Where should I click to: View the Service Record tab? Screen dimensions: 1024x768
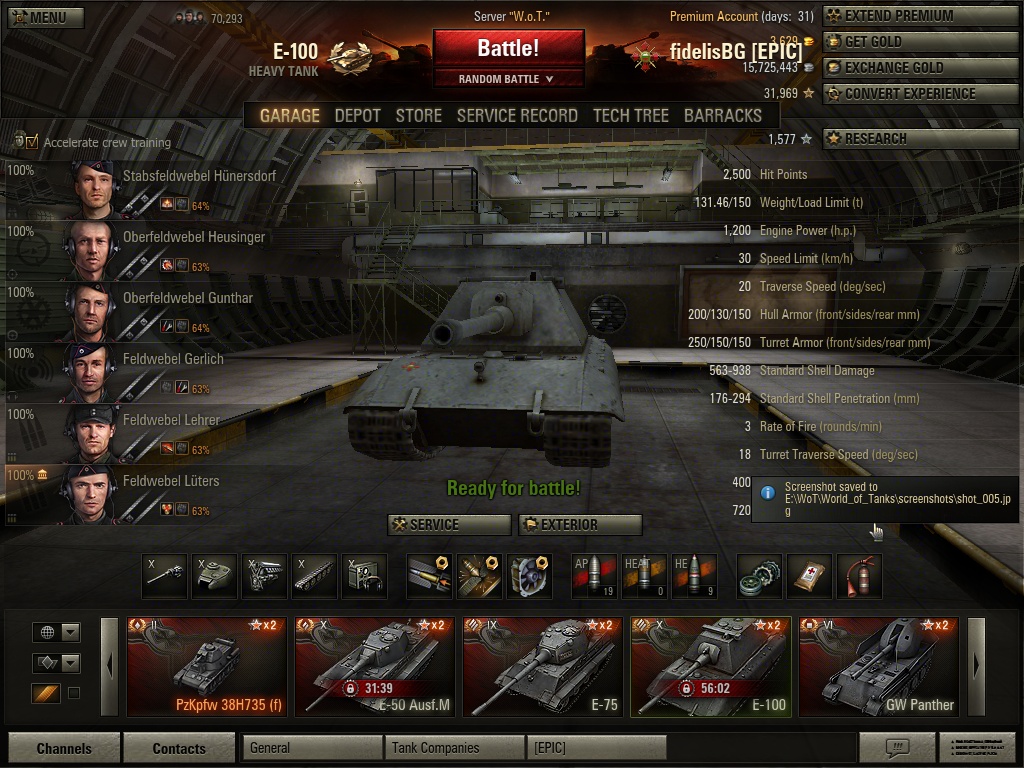(x=517, y=115)
